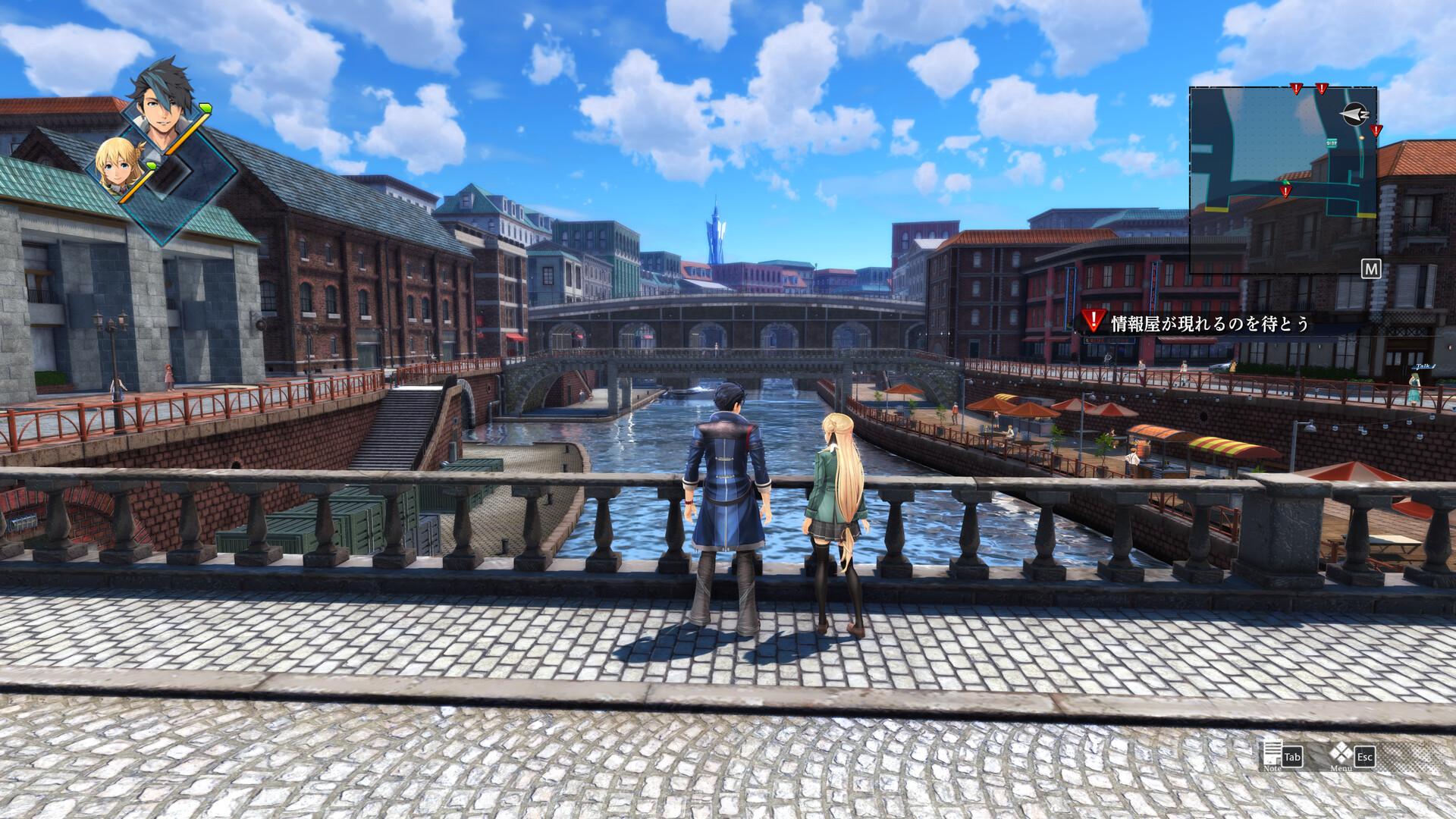Viewport: 1456px width, 819px height.
Task: Click the diamond-shaped Menu icon
Action: [x=1342, y=754]
